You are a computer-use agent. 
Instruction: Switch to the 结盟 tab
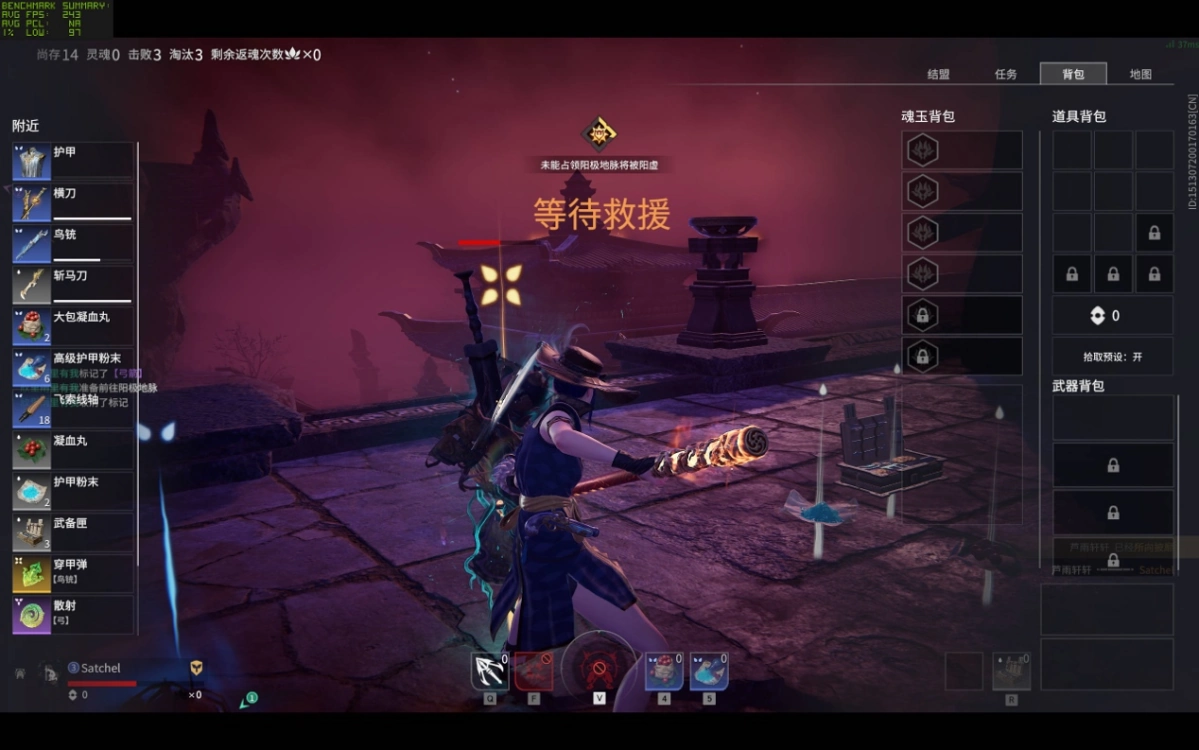pyautogui.click(x=938, y=74)
